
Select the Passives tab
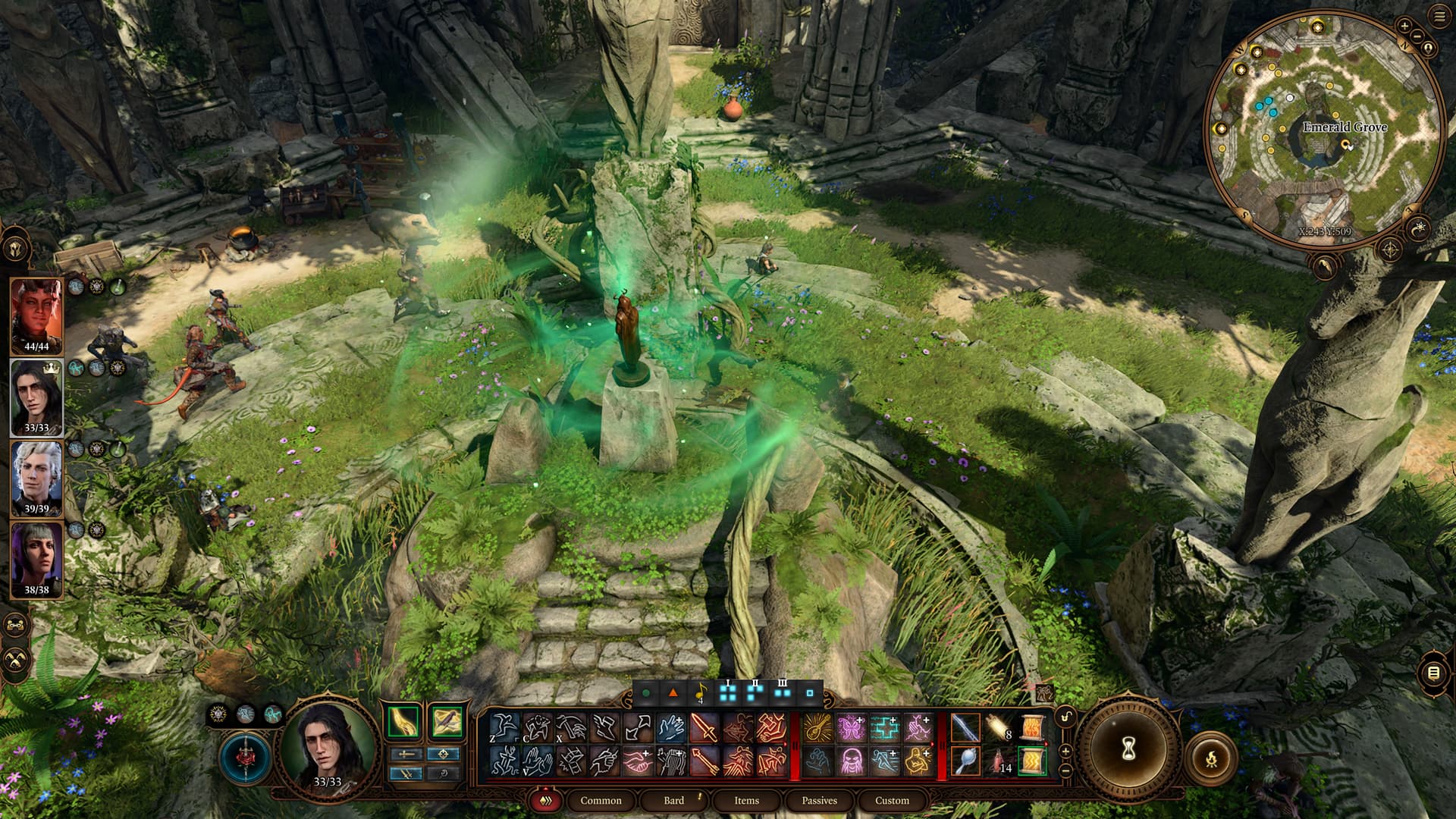pyautogui.click(x=819, y=800)
